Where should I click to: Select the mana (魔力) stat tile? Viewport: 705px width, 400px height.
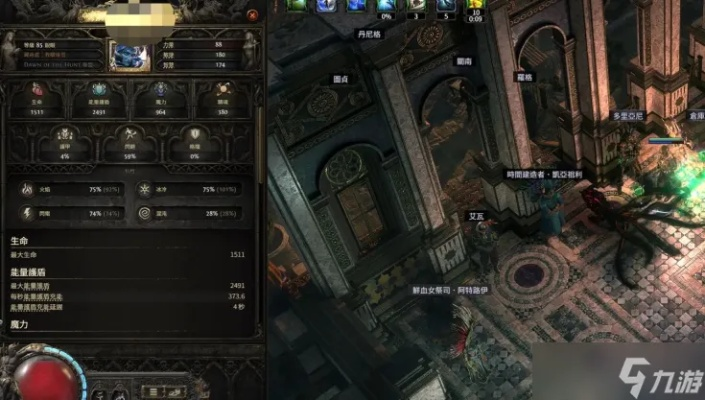(160, 98)
